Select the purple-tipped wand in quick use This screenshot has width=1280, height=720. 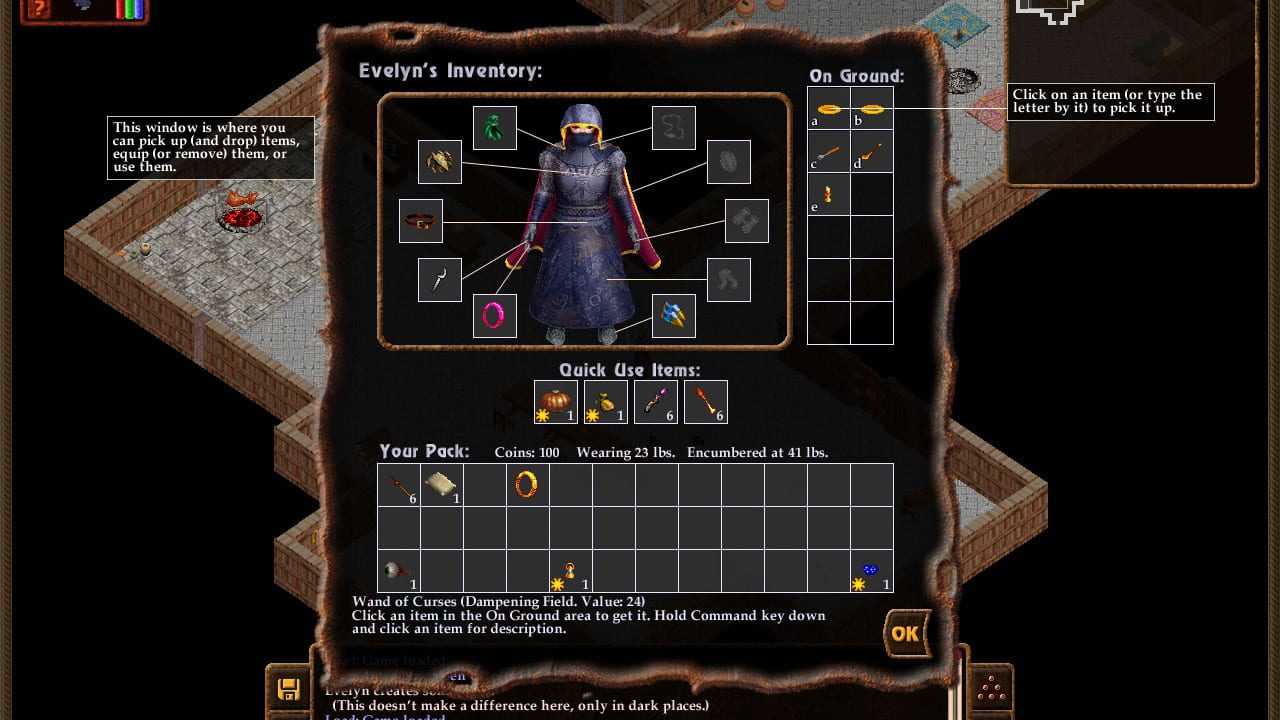coord(655,402)
